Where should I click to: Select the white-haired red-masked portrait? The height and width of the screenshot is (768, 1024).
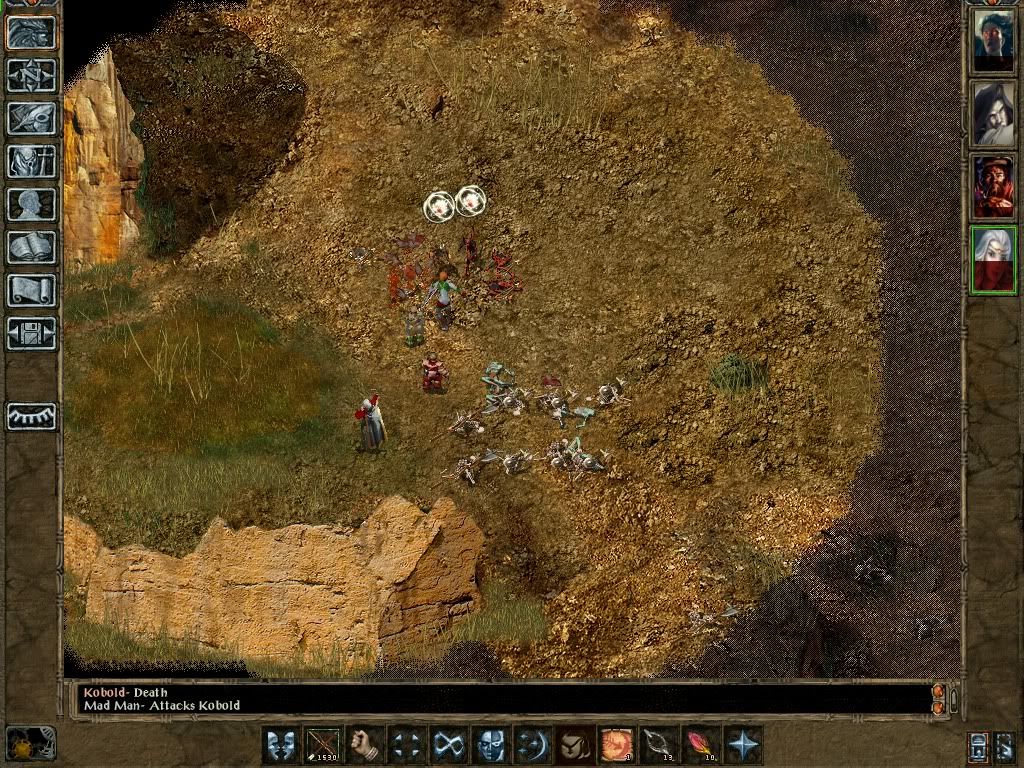pyautogui.click(x=993, y=260)
